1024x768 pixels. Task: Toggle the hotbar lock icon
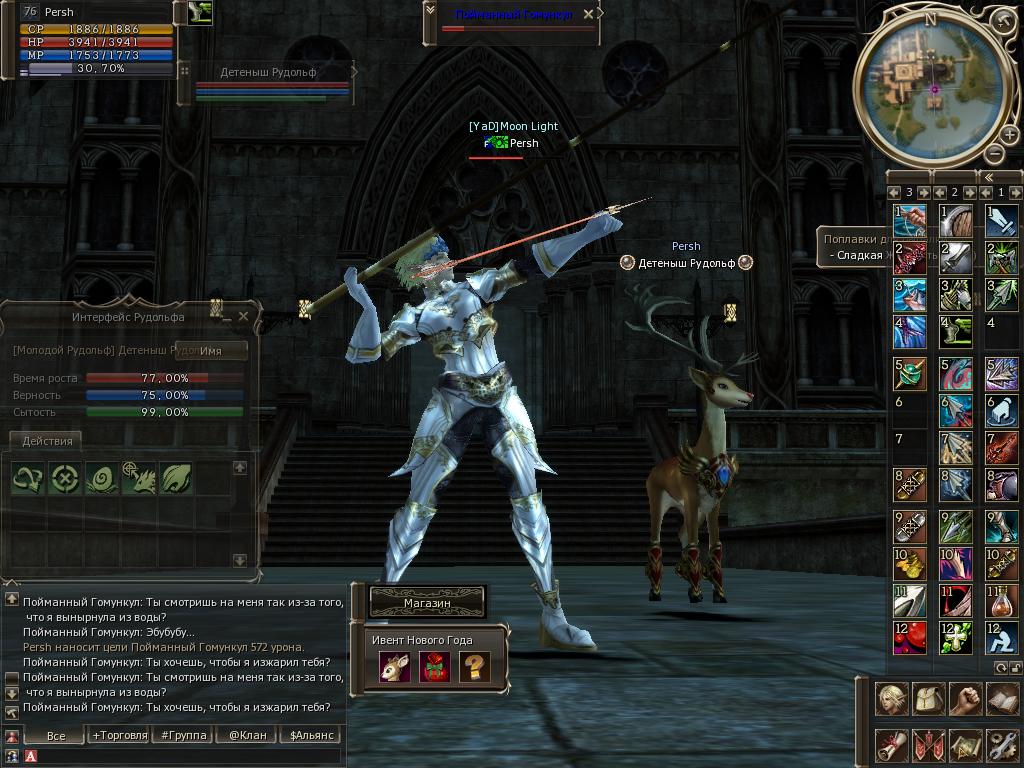pyautogui.click(x=1016, y=667)
